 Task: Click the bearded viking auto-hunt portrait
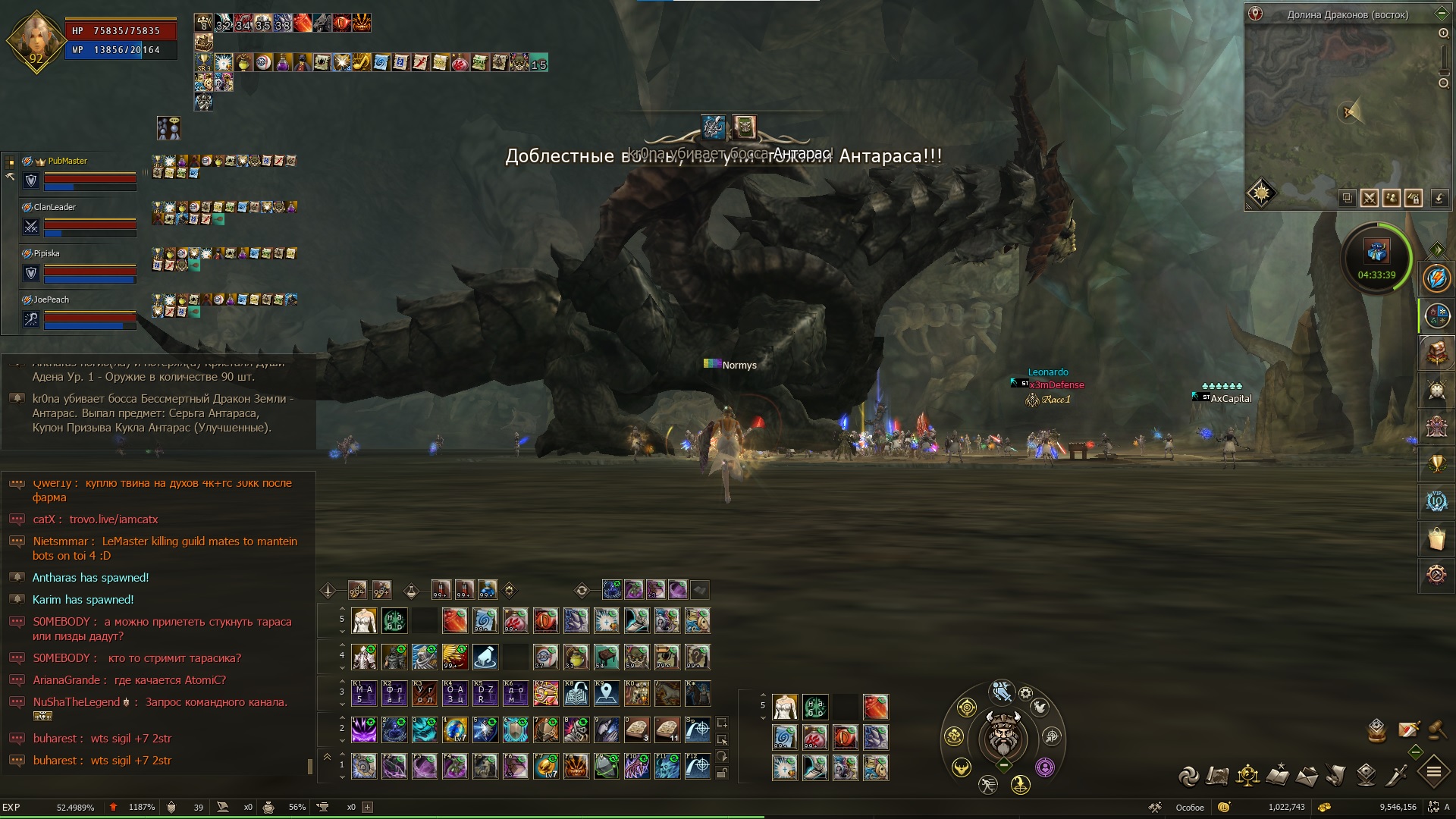tap(1003, 736)
